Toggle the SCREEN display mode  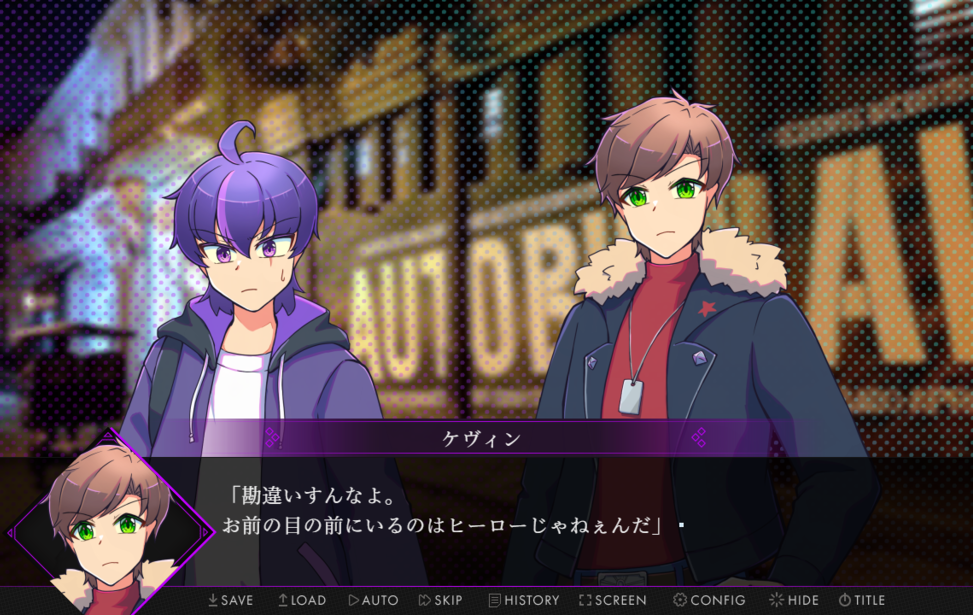(x=612, y=600)
